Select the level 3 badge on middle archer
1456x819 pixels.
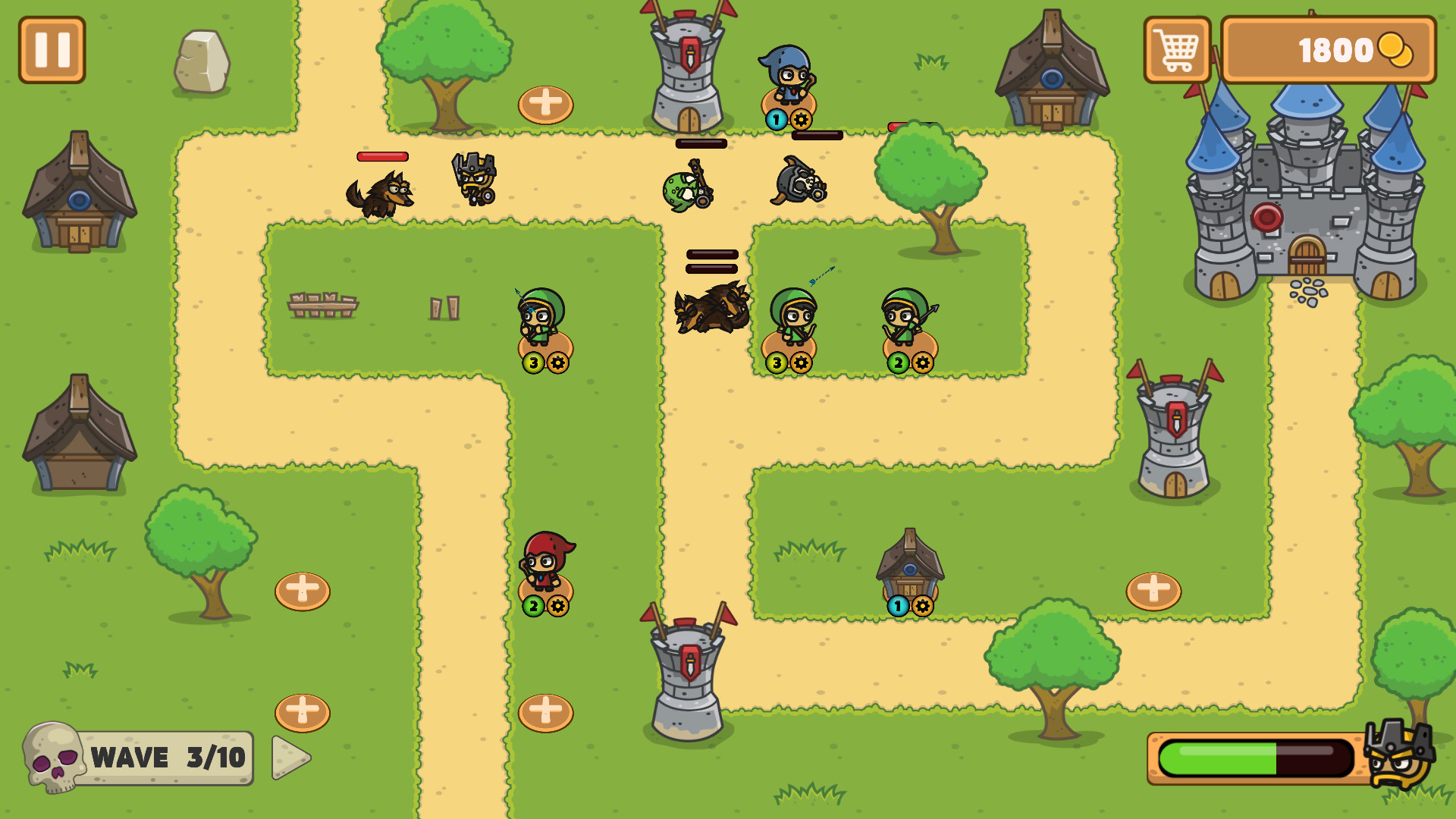[775, 362]
